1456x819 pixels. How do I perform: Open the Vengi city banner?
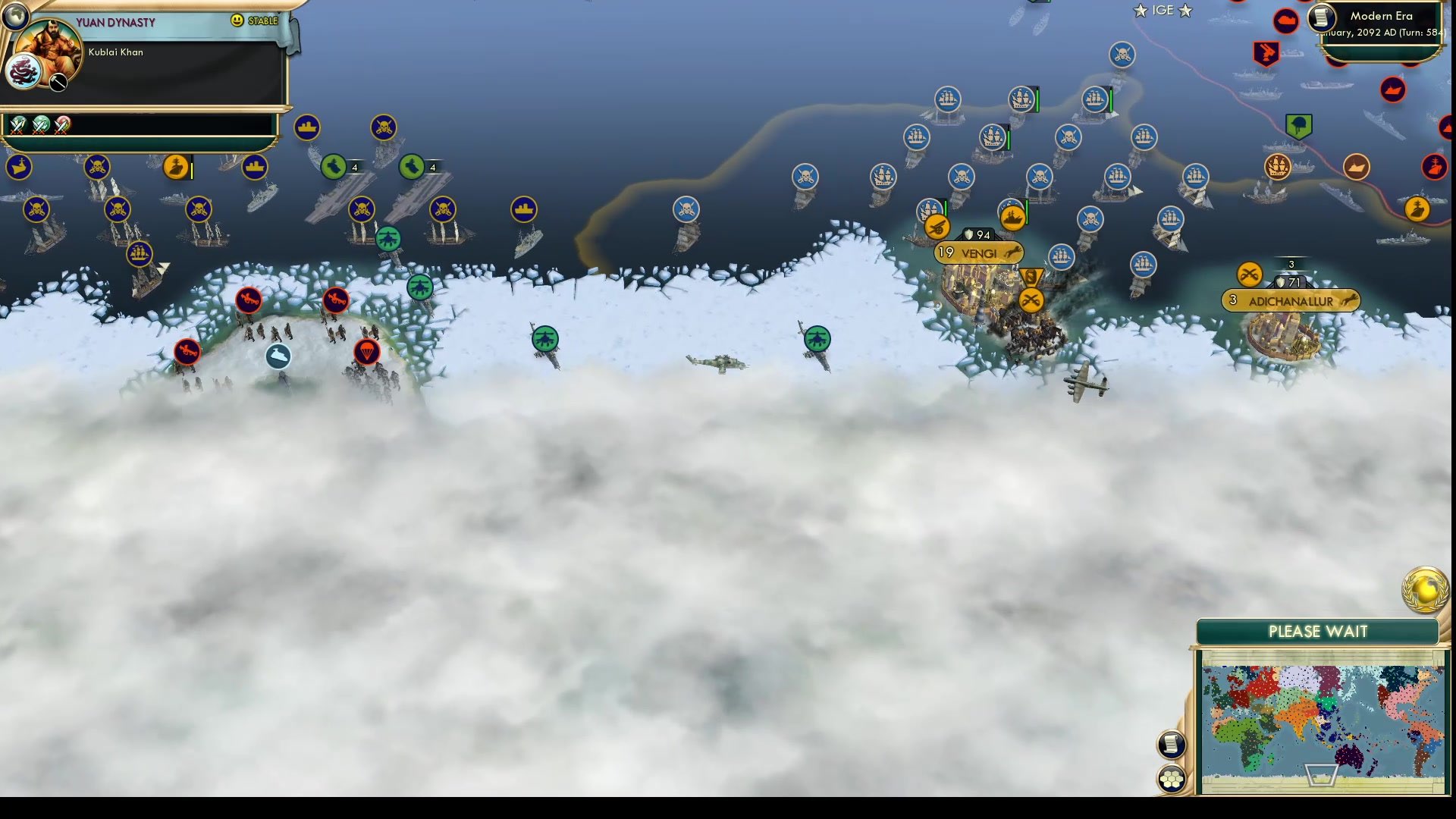977,253
